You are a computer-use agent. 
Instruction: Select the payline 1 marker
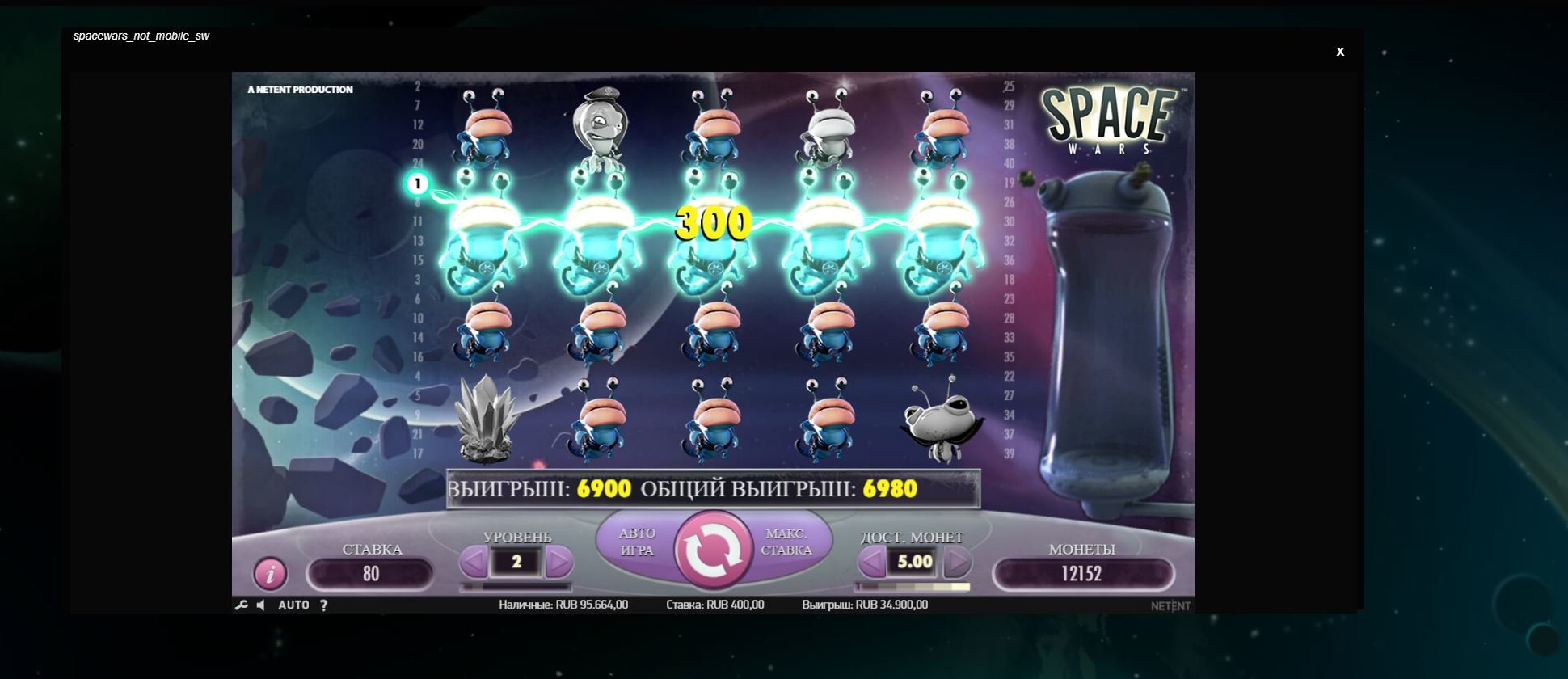point(417,184)
